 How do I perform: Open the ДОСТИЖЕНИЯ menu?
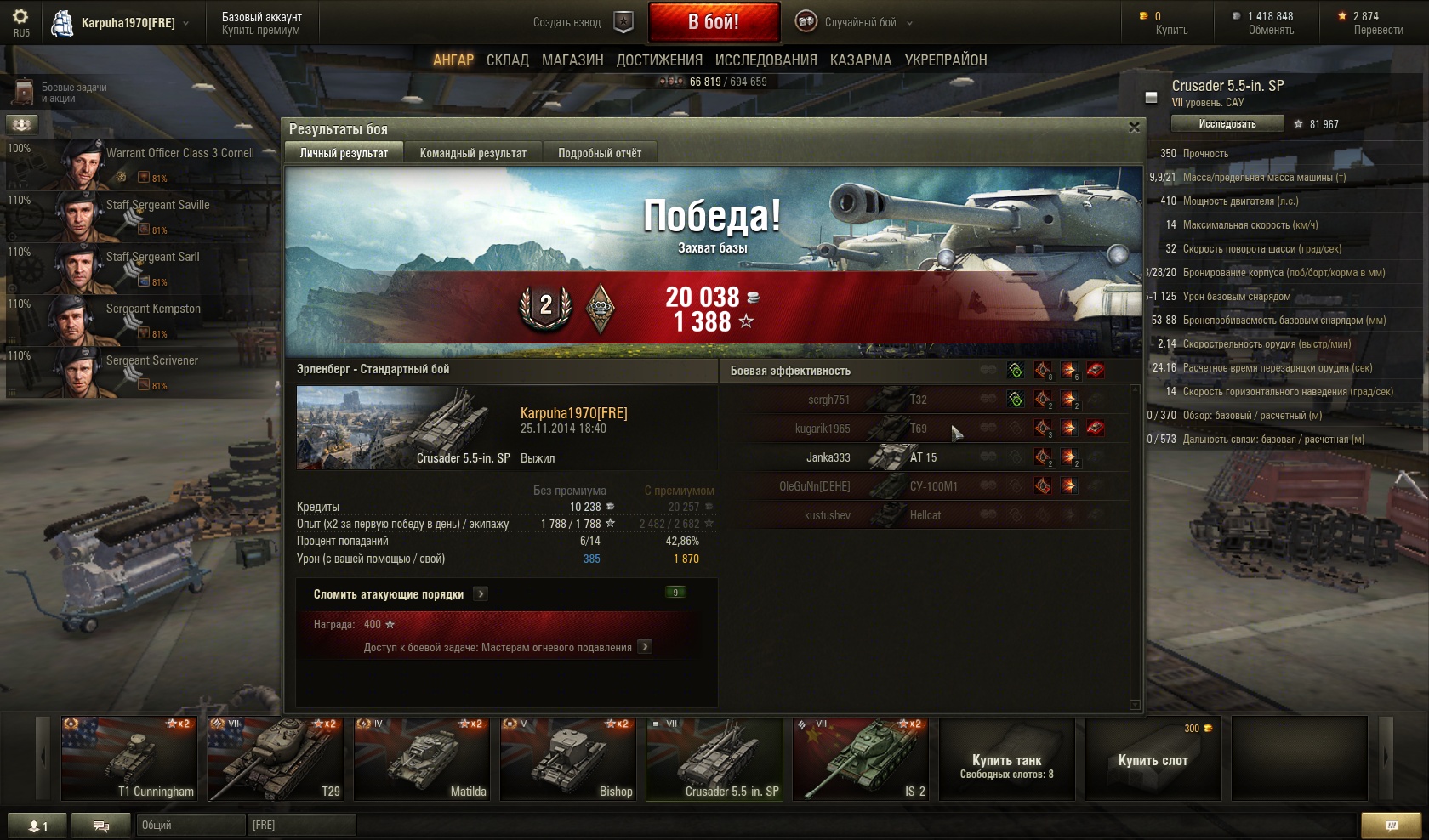(x=659, y=60)
